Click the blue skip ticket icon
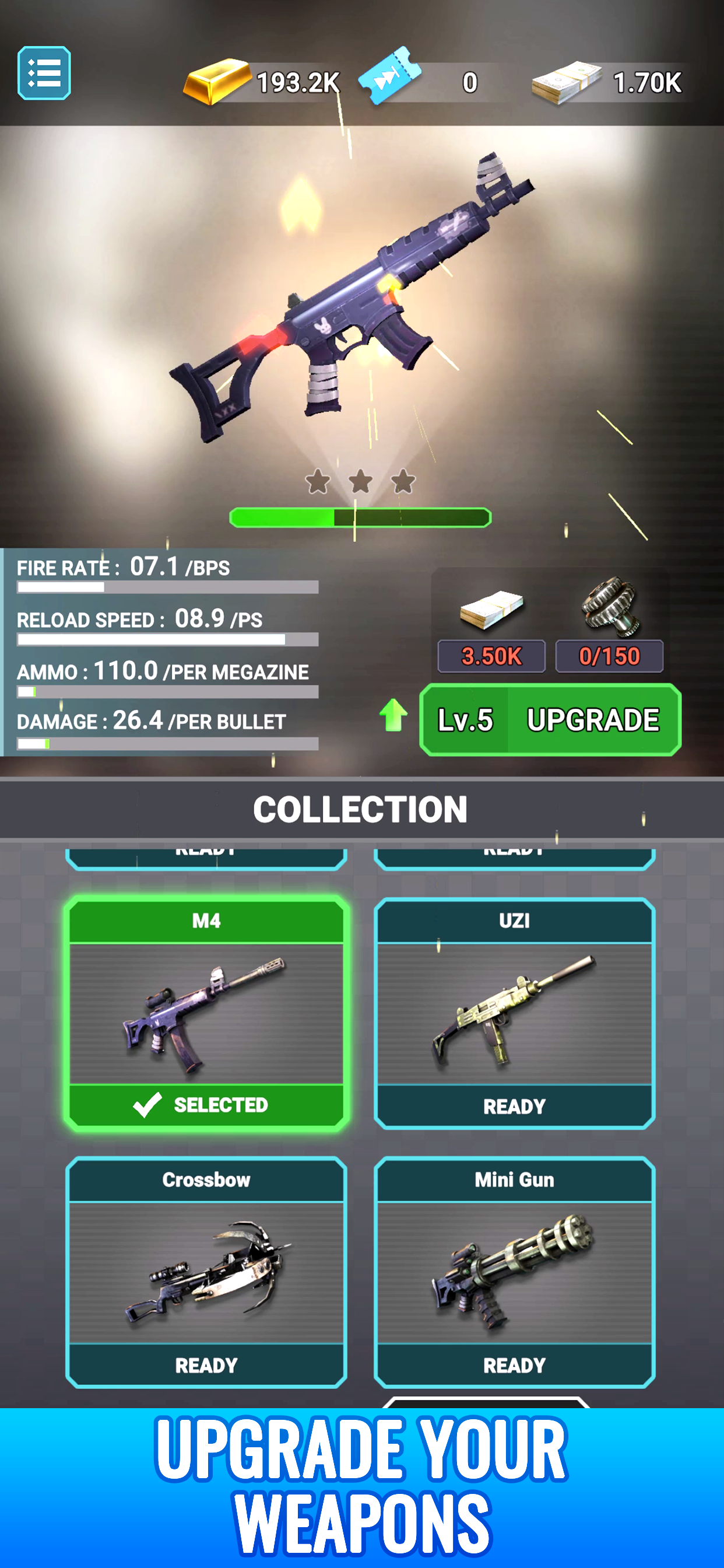Image resolution: width=724 pixels, height=1568 pixels. [x=389, y=76]
